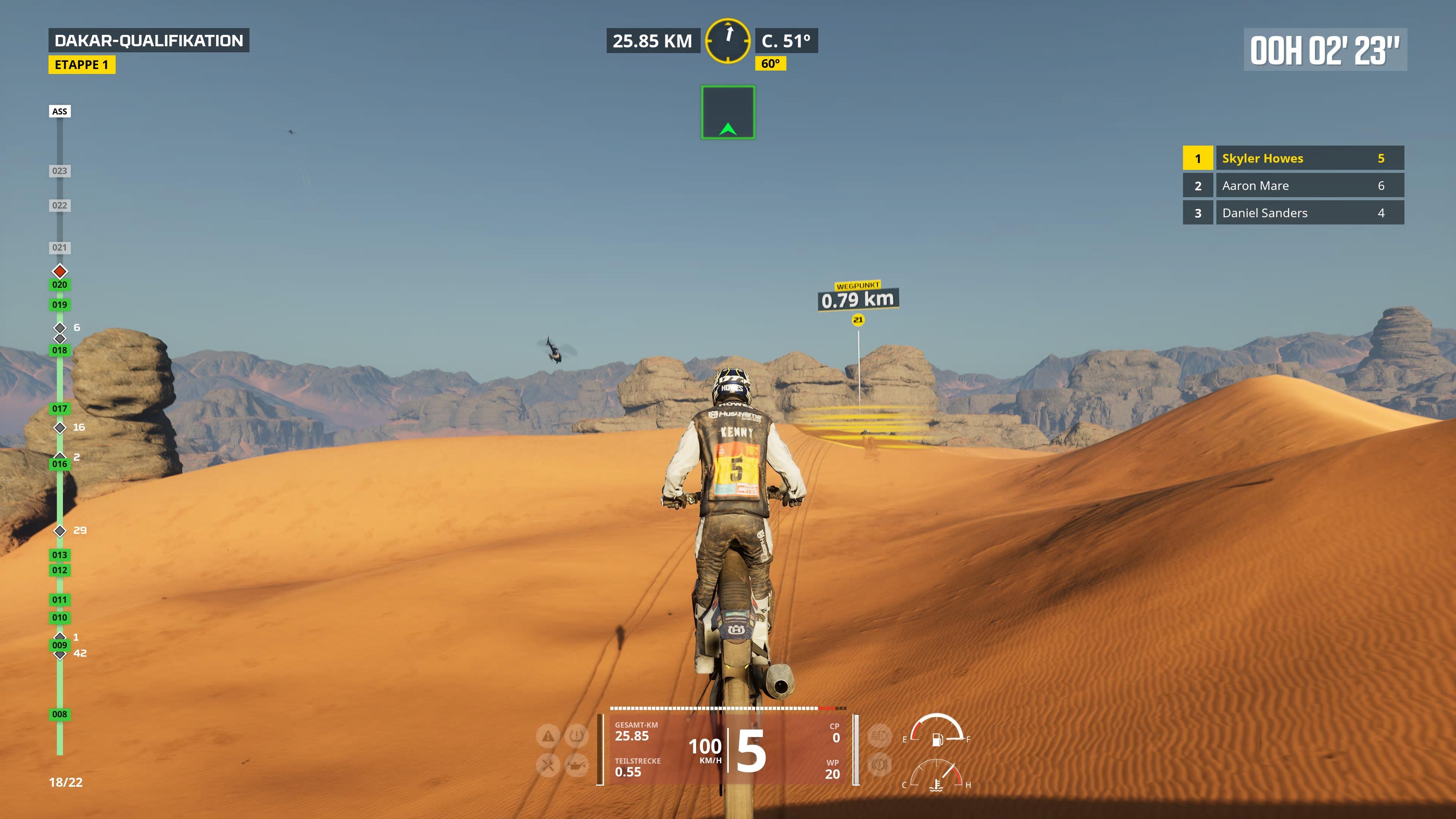
Task: Select the brake warning indicator icon
Action: click(x=880, y=764)
